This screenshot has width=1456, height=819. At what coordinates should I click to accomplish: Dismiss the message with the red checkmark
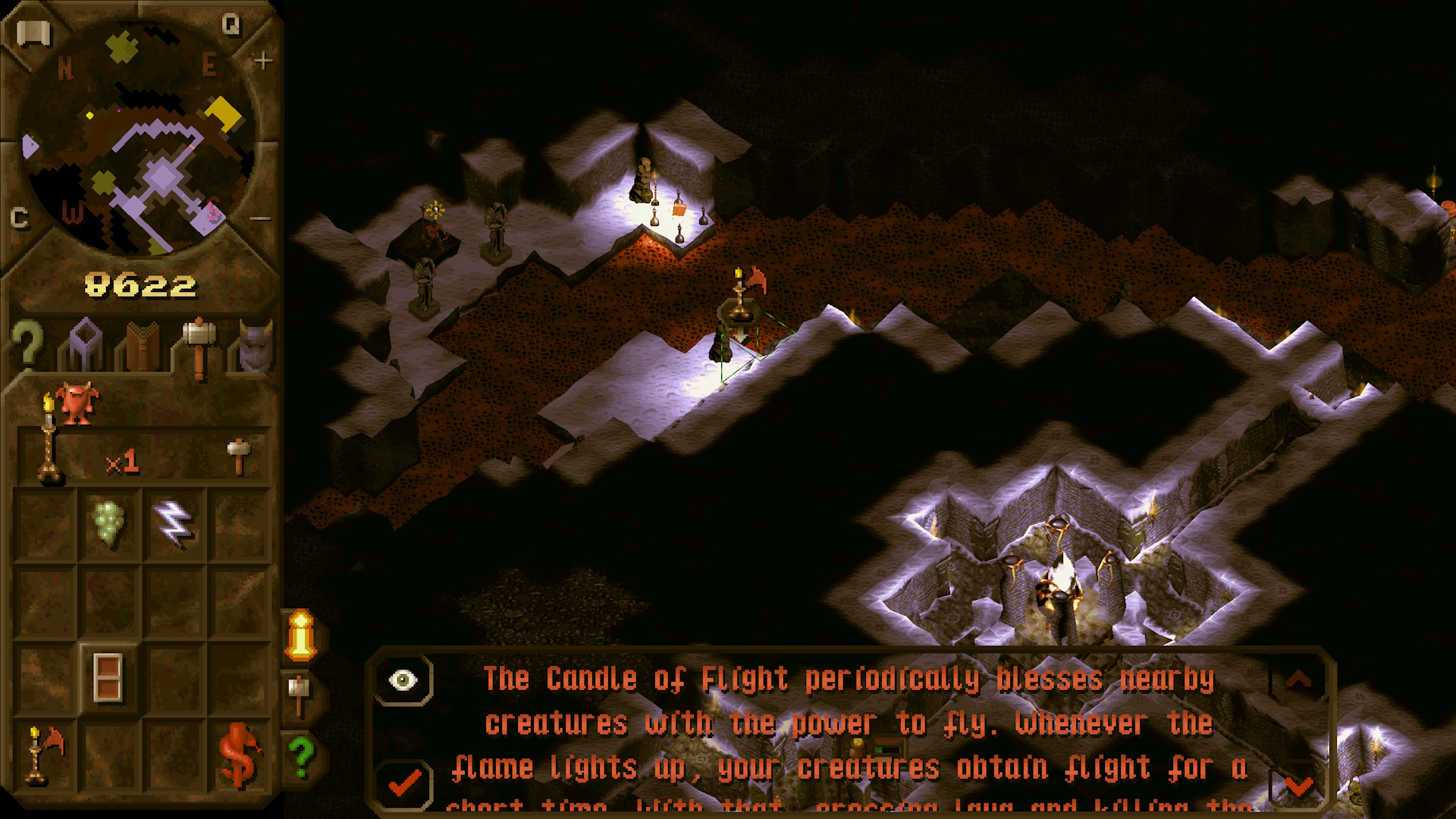pos(405,782)
